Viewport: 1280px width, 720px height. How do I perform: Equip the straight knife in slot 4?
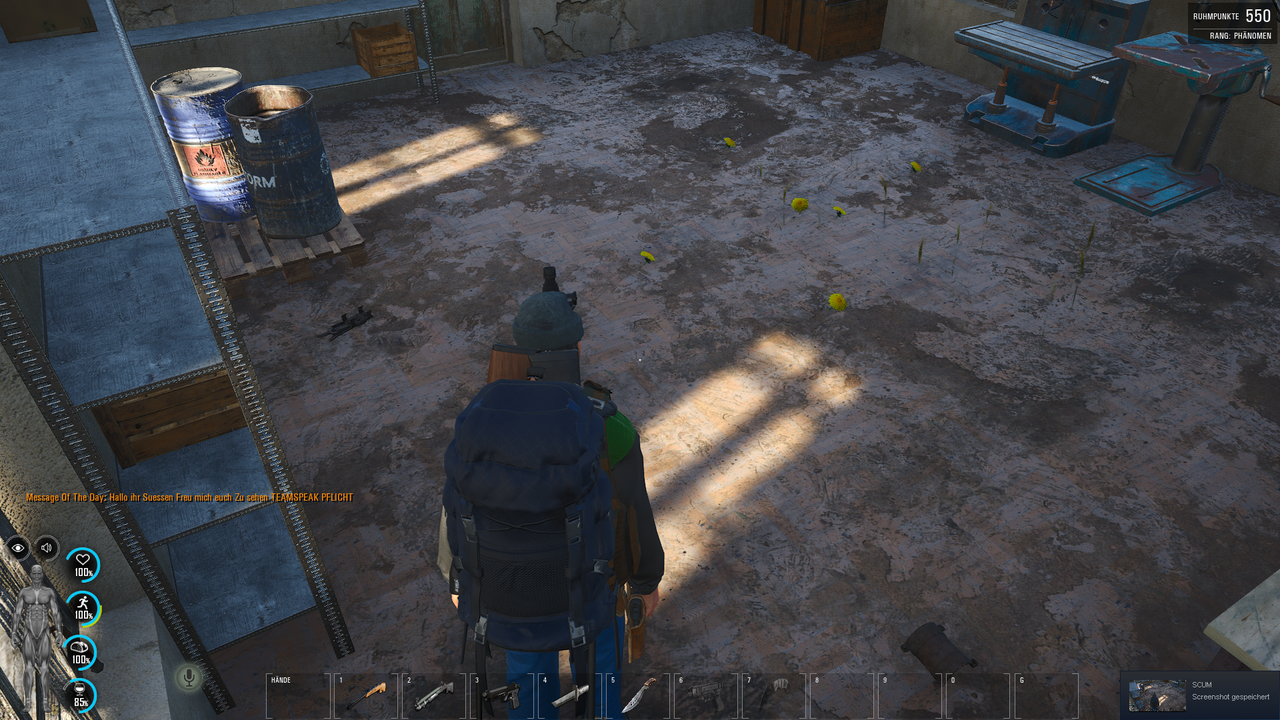pos(570,695)
